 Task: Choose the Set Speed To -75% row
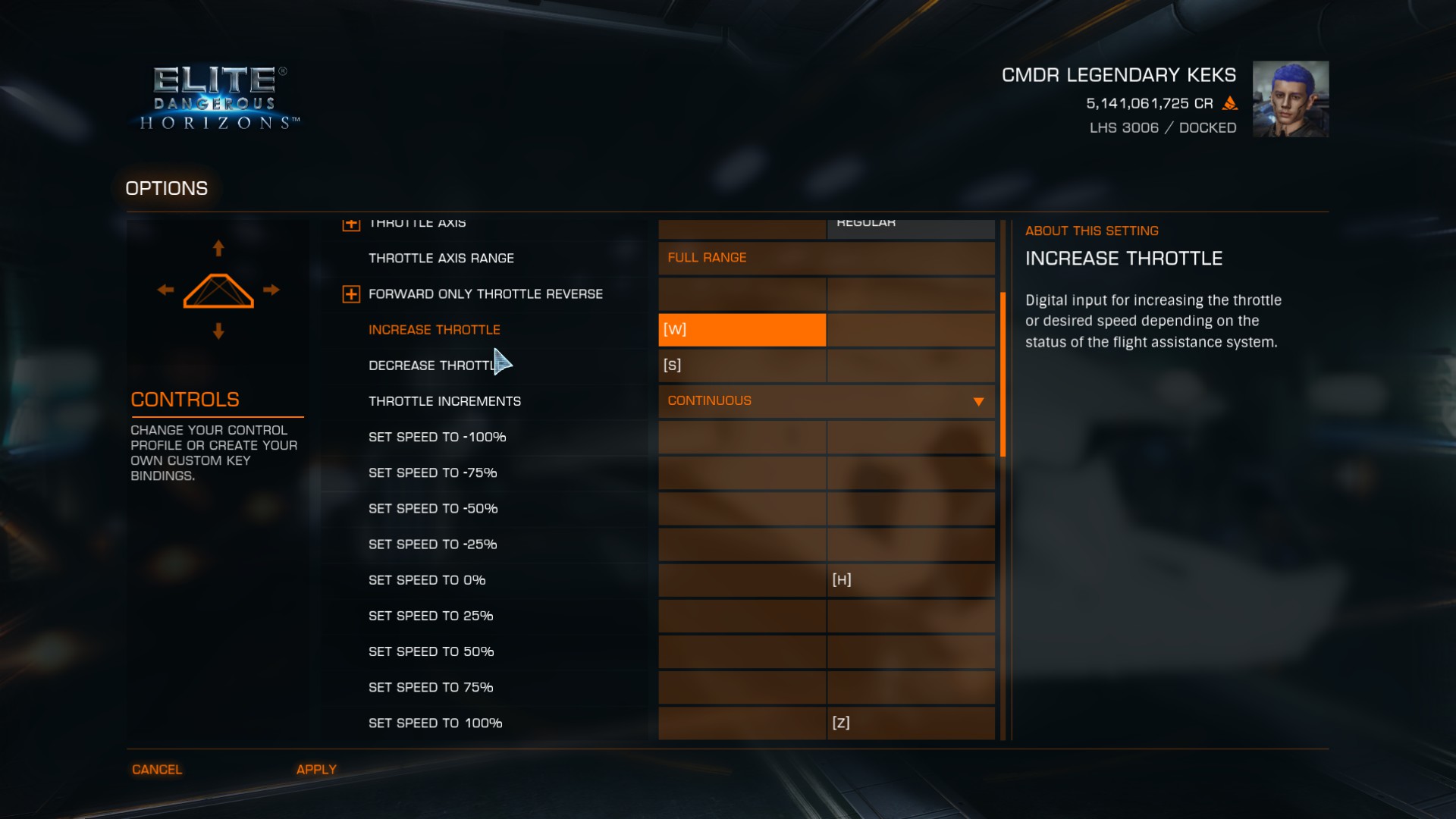click(432, 473)
